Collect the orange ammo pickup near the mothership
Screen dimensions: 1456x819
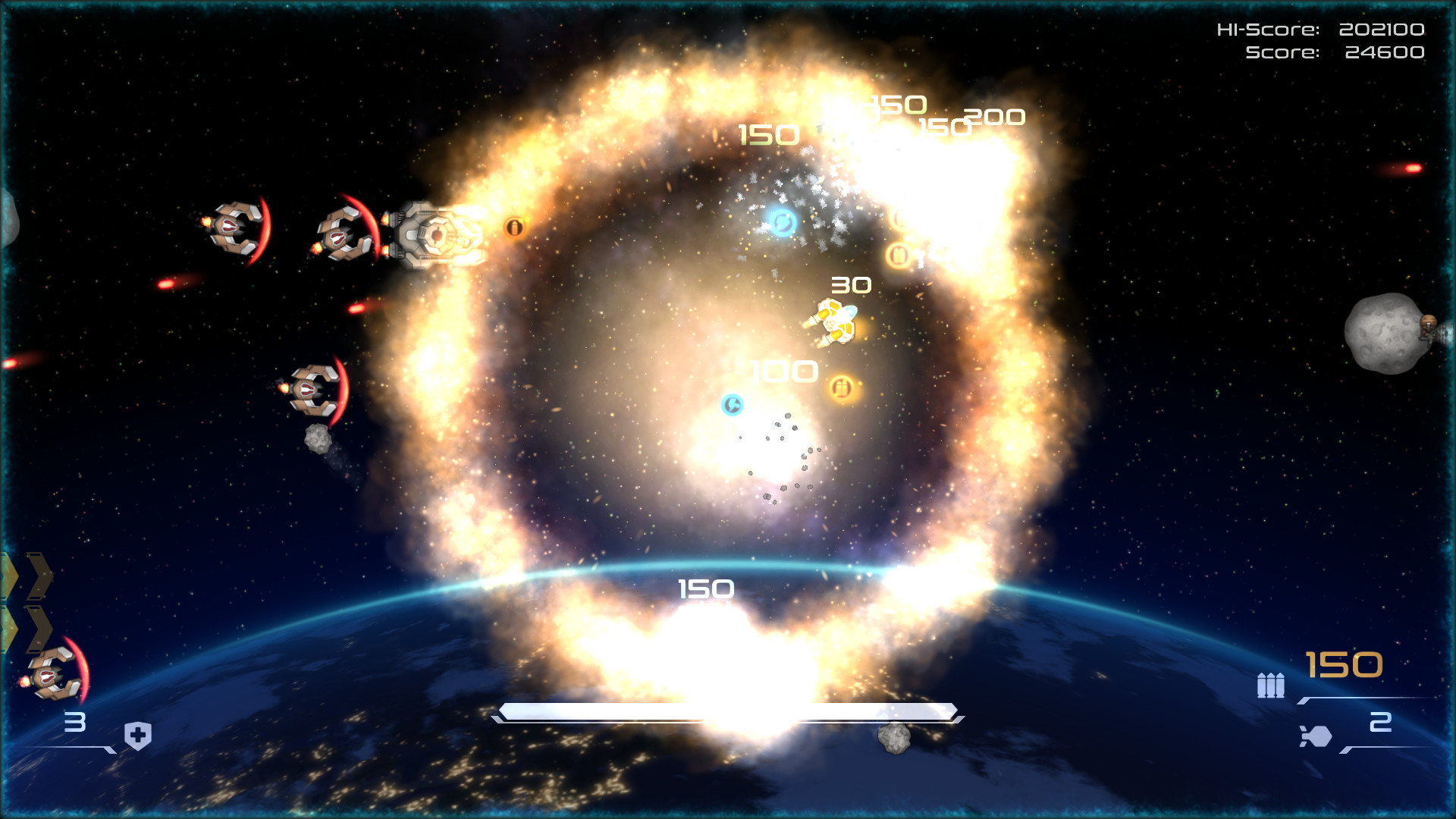coord(514,227)
